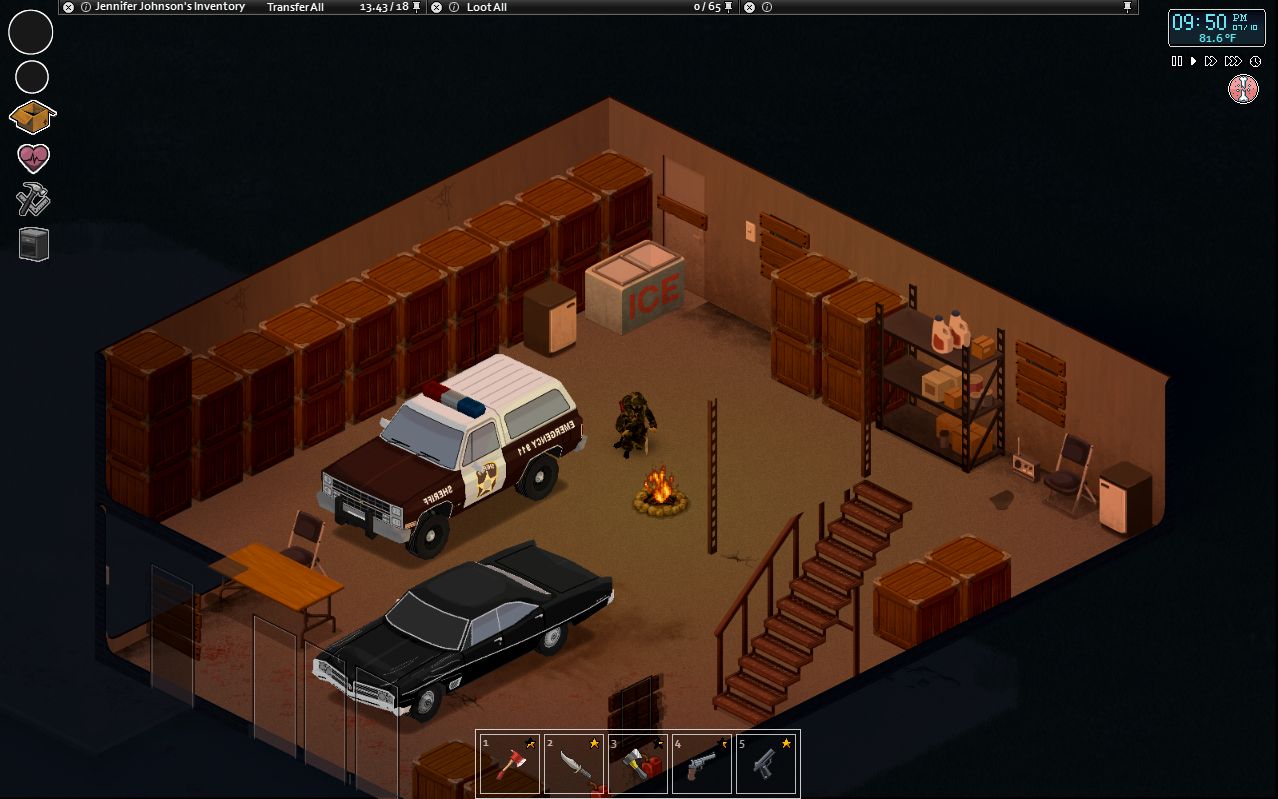
Task: Open the health heart panel
Action: (33, 159)
